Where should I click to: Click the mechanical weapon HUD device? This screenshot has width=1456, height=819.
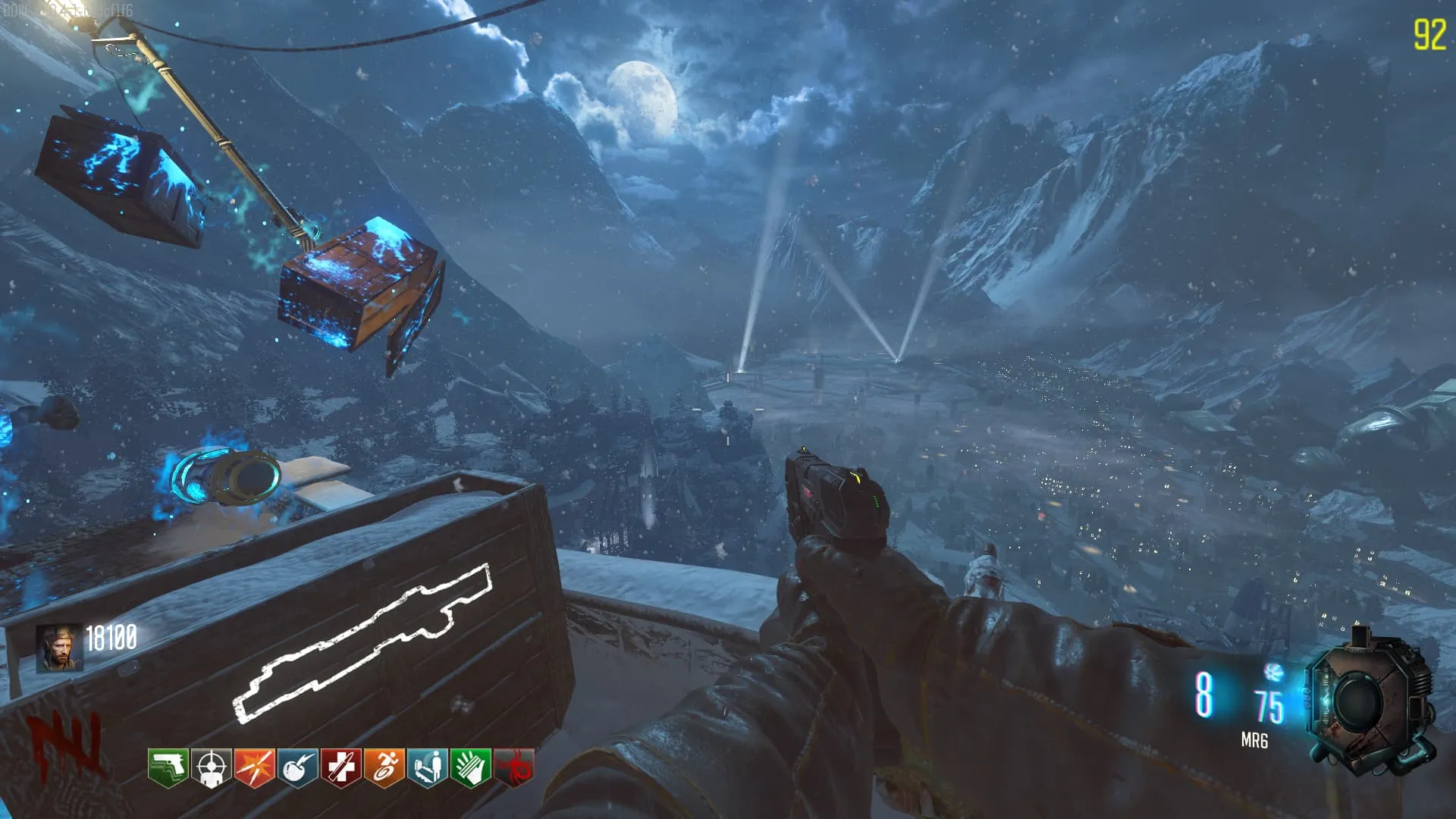1370,705
